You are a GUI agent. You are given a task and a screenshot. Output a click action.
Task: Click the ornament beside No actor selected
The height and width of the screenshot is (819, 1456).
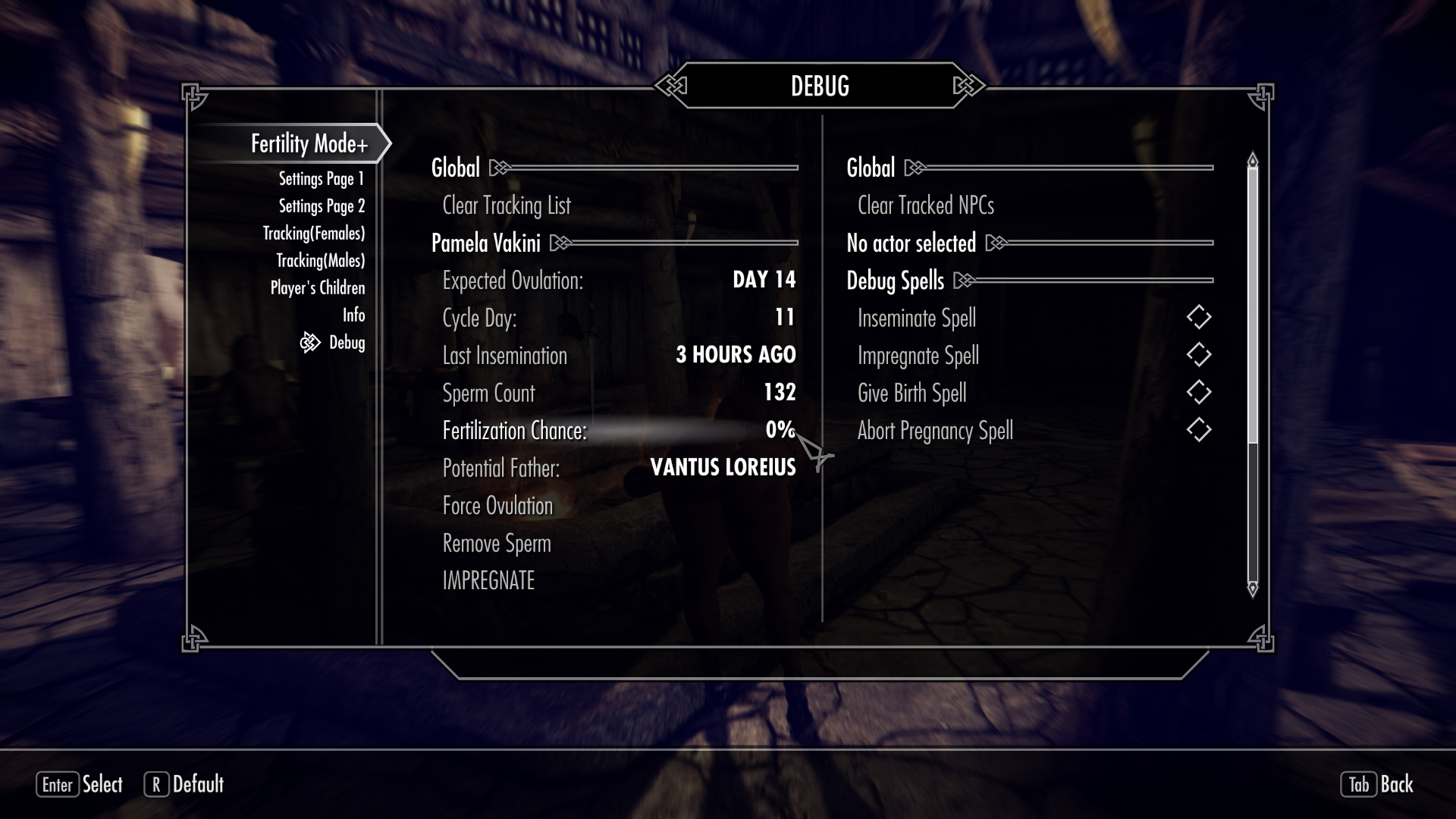click(x=996, y=243)
